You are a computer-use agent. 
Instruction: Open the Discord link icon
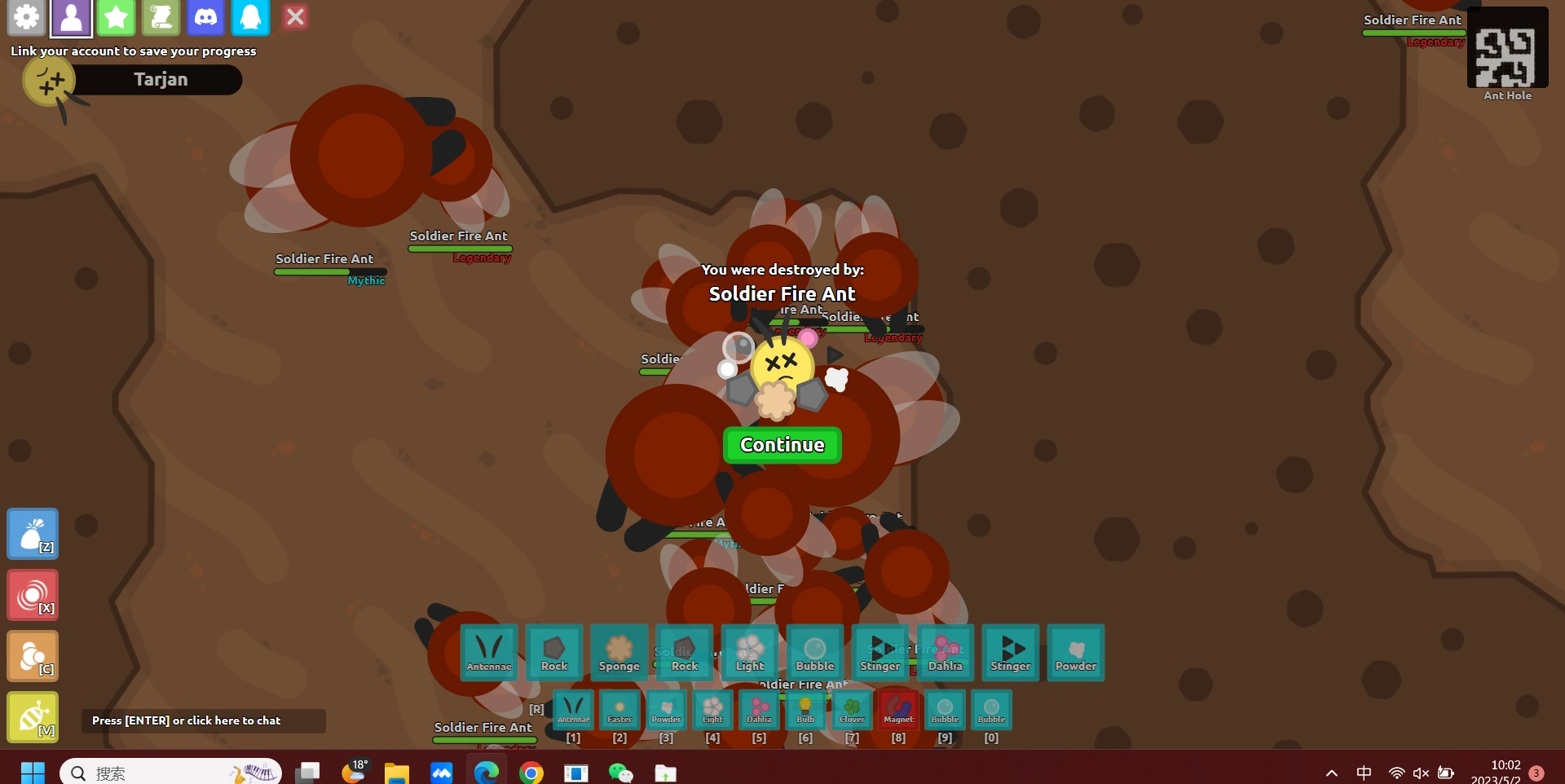click(x=205, y=17)
